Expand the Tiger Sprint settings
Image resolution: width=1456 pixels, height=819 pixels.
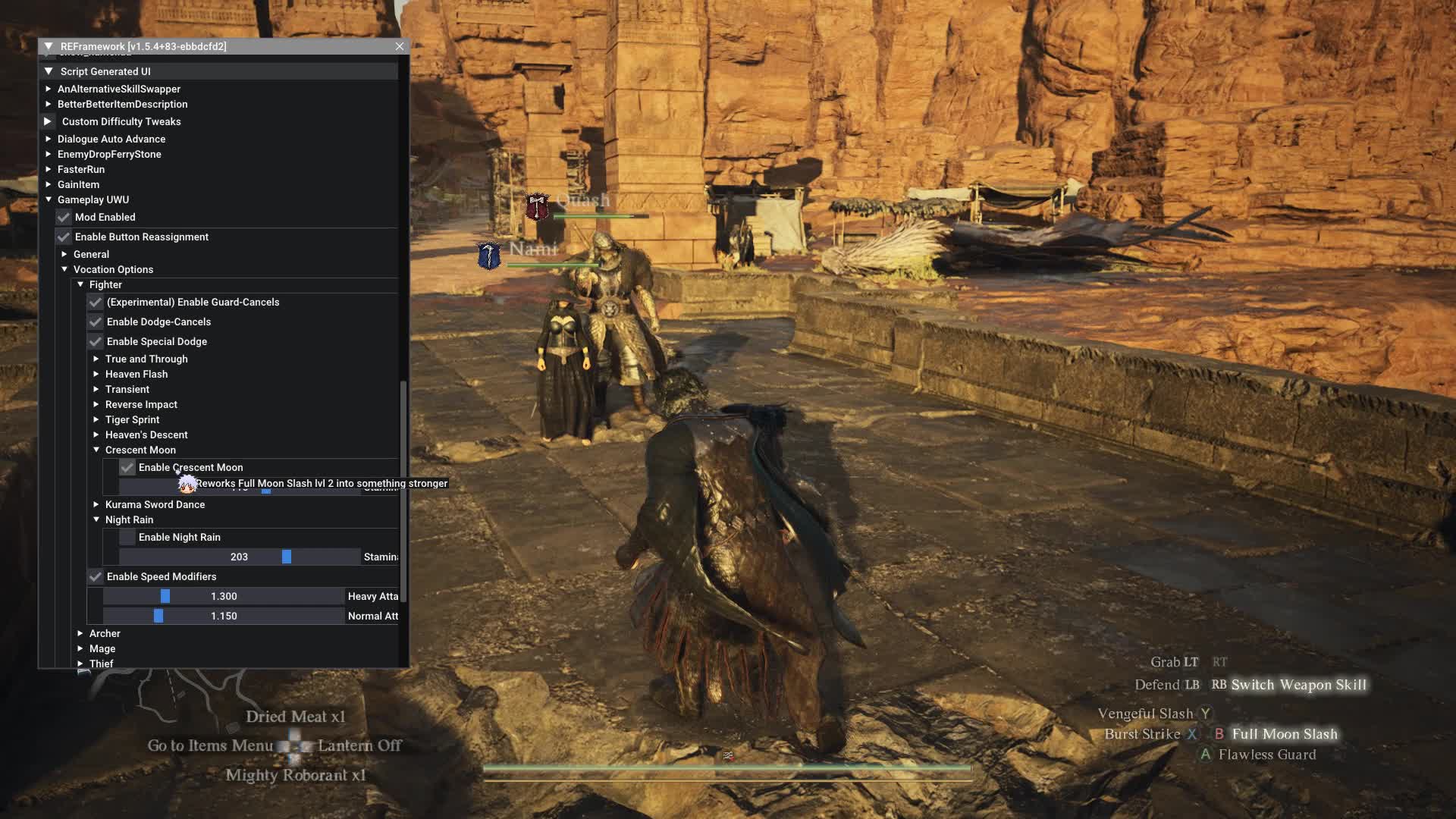tap(96, 419)
